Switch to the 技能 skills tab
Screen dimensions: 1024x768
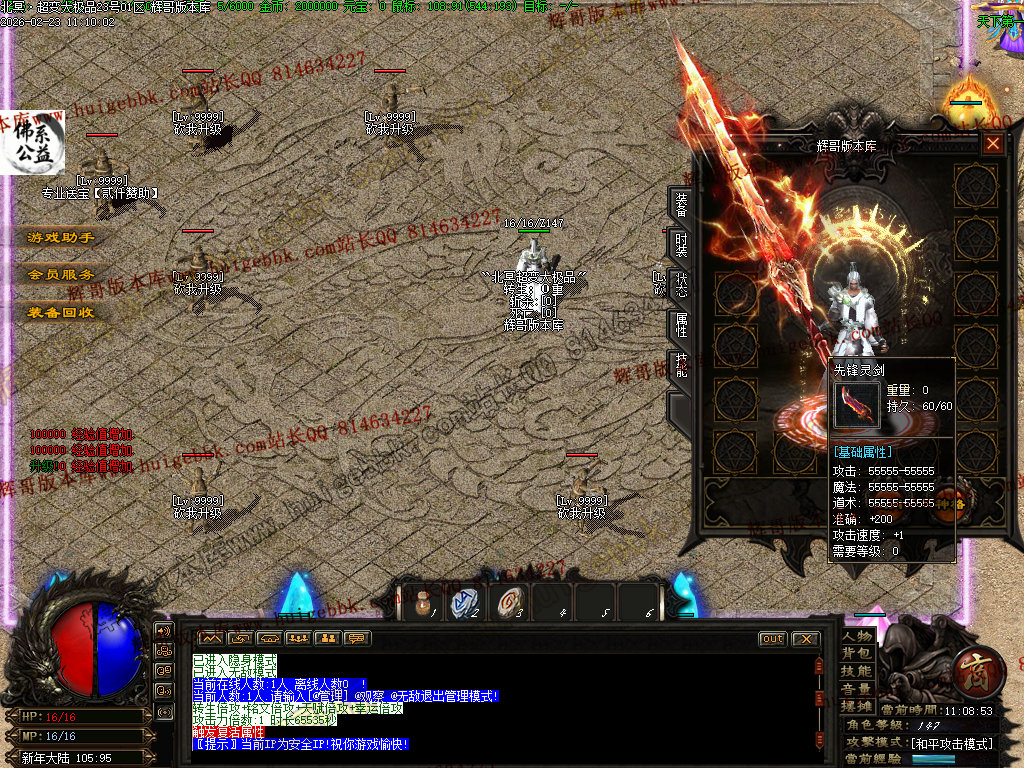[681, 364]
